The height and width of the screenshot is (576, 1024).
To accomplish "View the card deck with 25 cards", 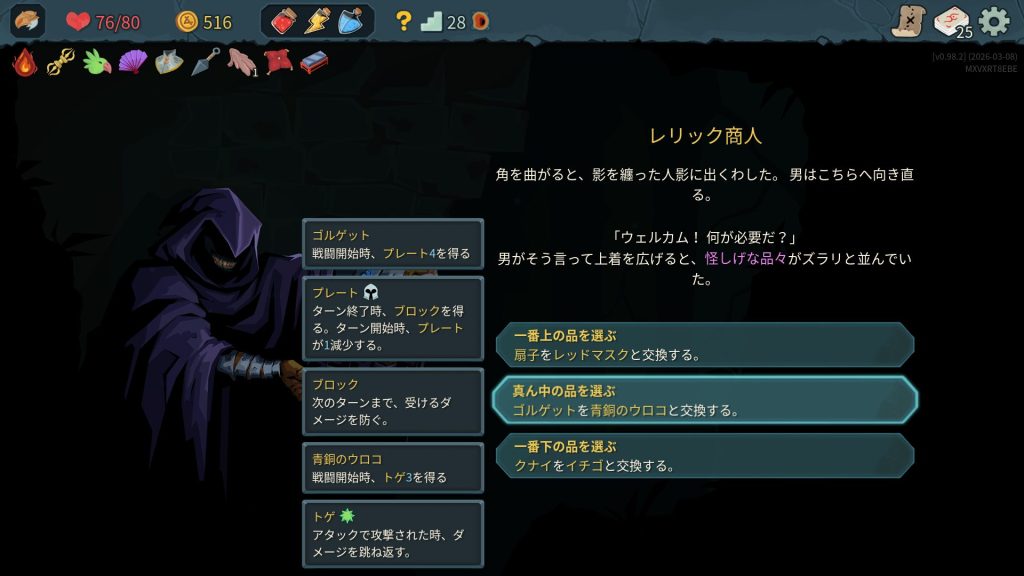I will point(951,21).
